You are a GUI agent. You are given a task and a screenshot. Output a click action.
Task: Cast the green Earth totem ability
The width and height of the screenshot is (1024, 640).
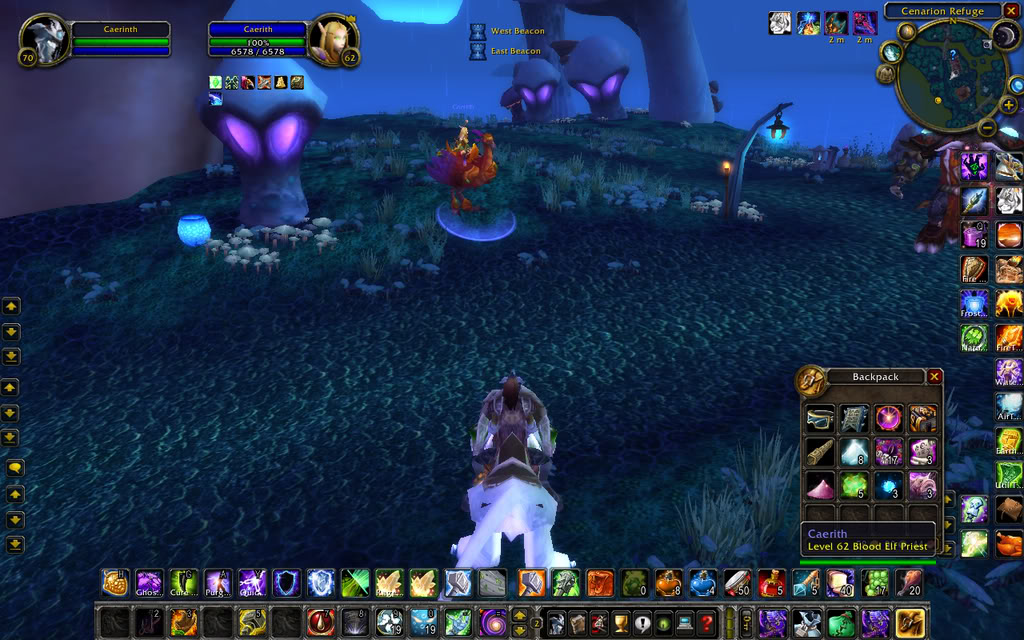1008,441
